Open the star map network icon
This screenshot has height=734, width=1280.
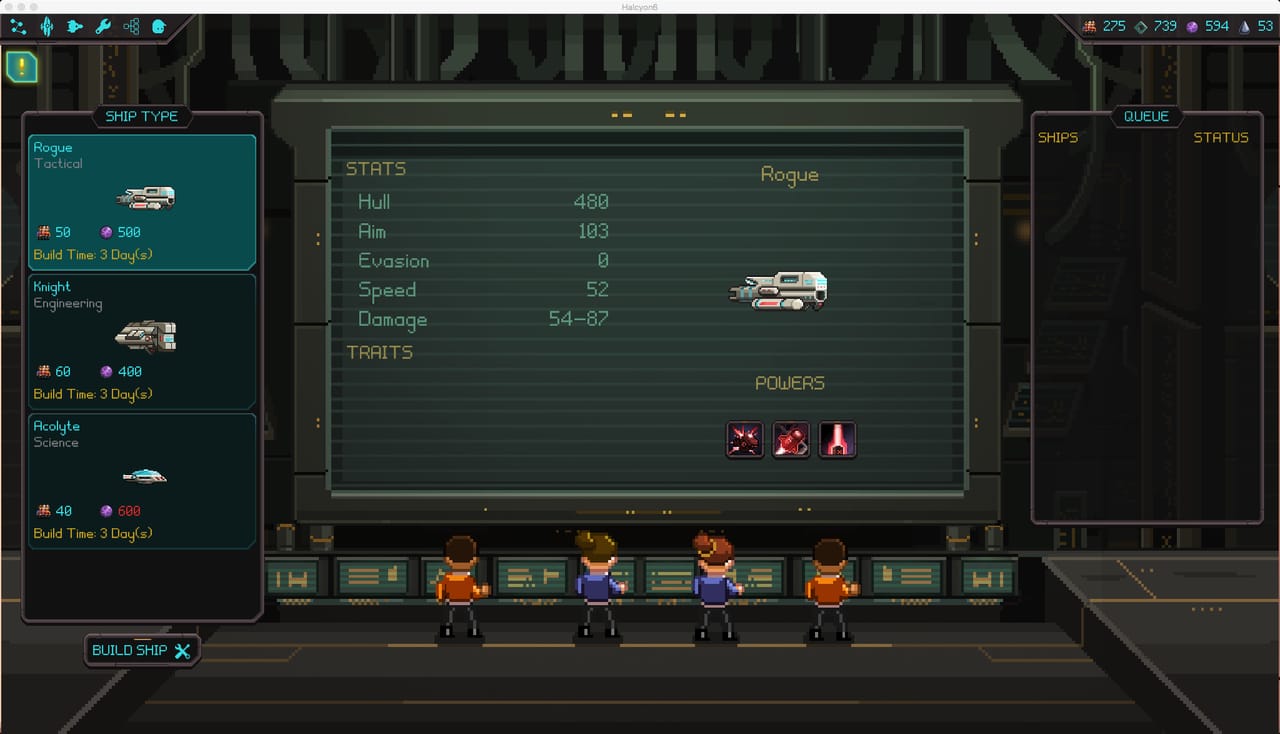coord(17,27)
